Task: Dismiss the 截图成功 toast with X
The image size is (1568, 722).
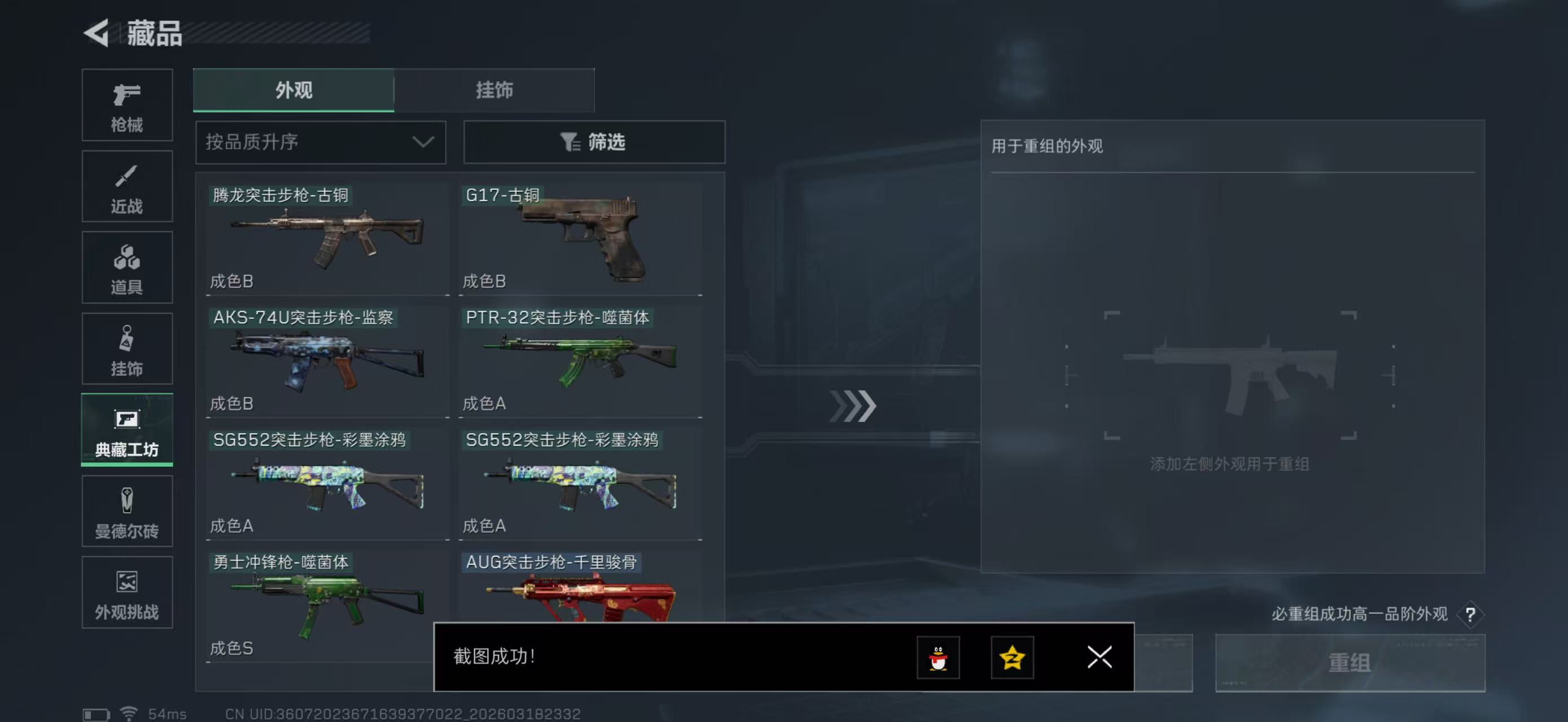Action: (x=1099, y=658)
